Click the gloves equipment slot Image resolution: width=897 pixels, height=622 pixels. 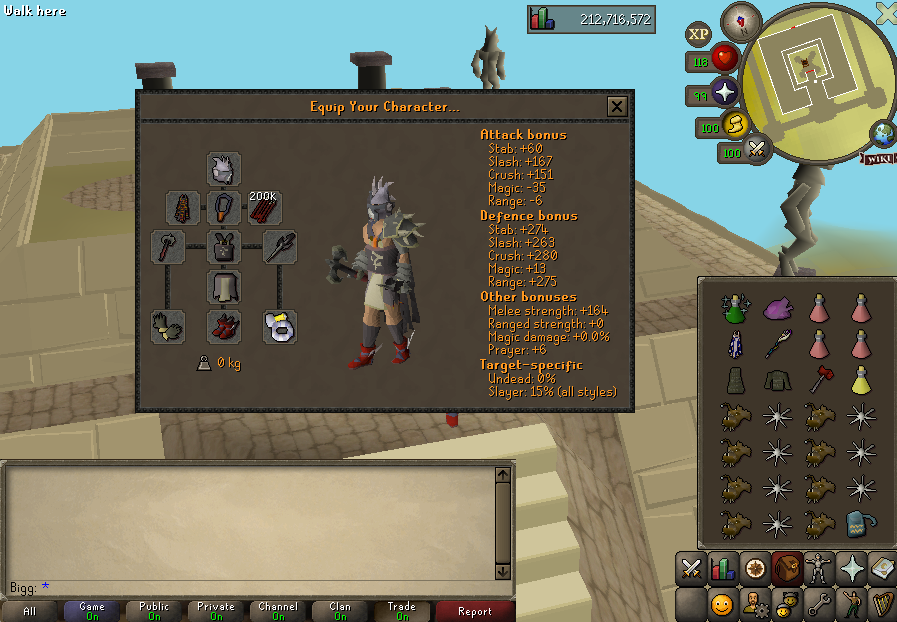tap(168, 326)
